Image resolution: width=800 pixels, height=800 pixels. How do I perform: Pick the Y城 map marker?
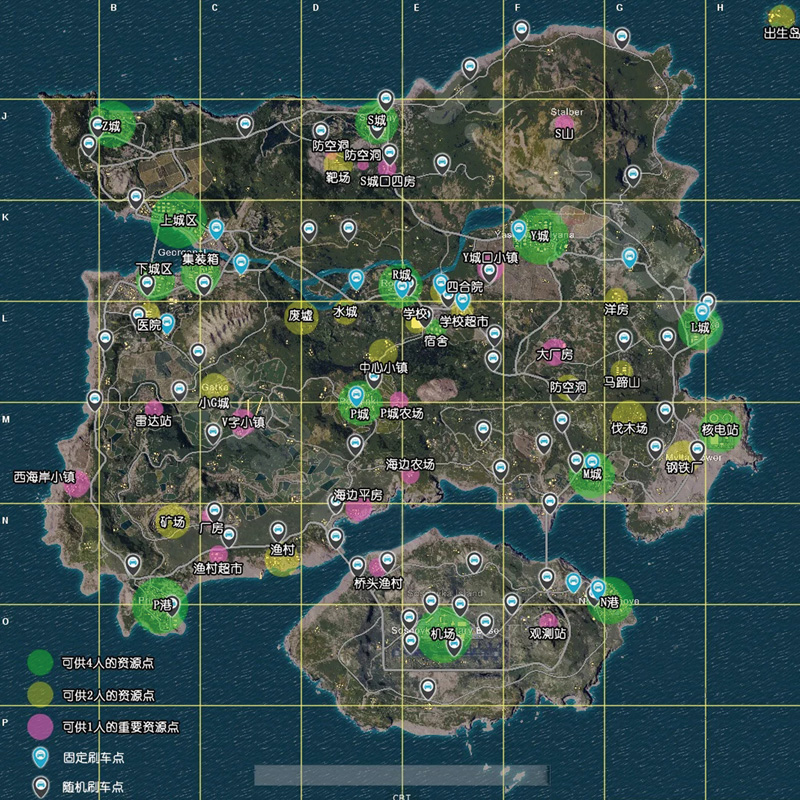coord(541,236)
